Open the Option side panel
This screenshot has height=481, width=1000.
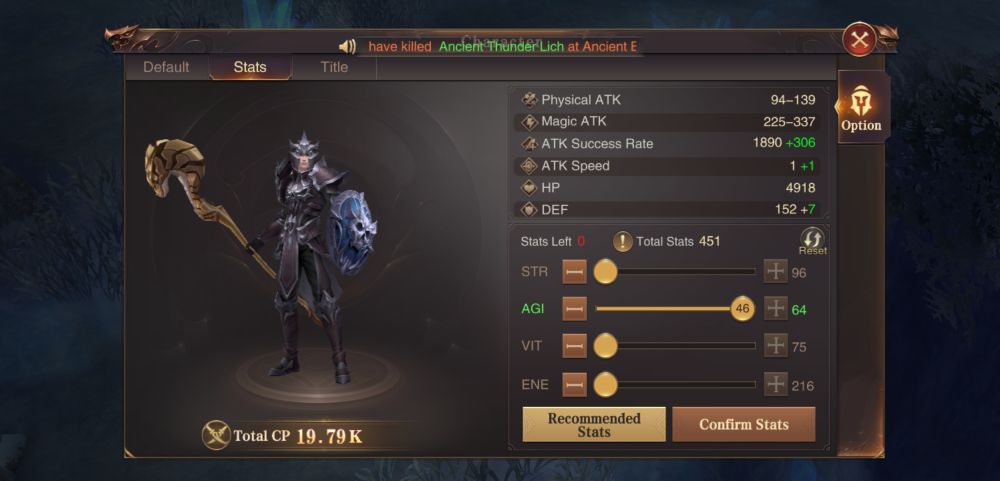point(861,108)
